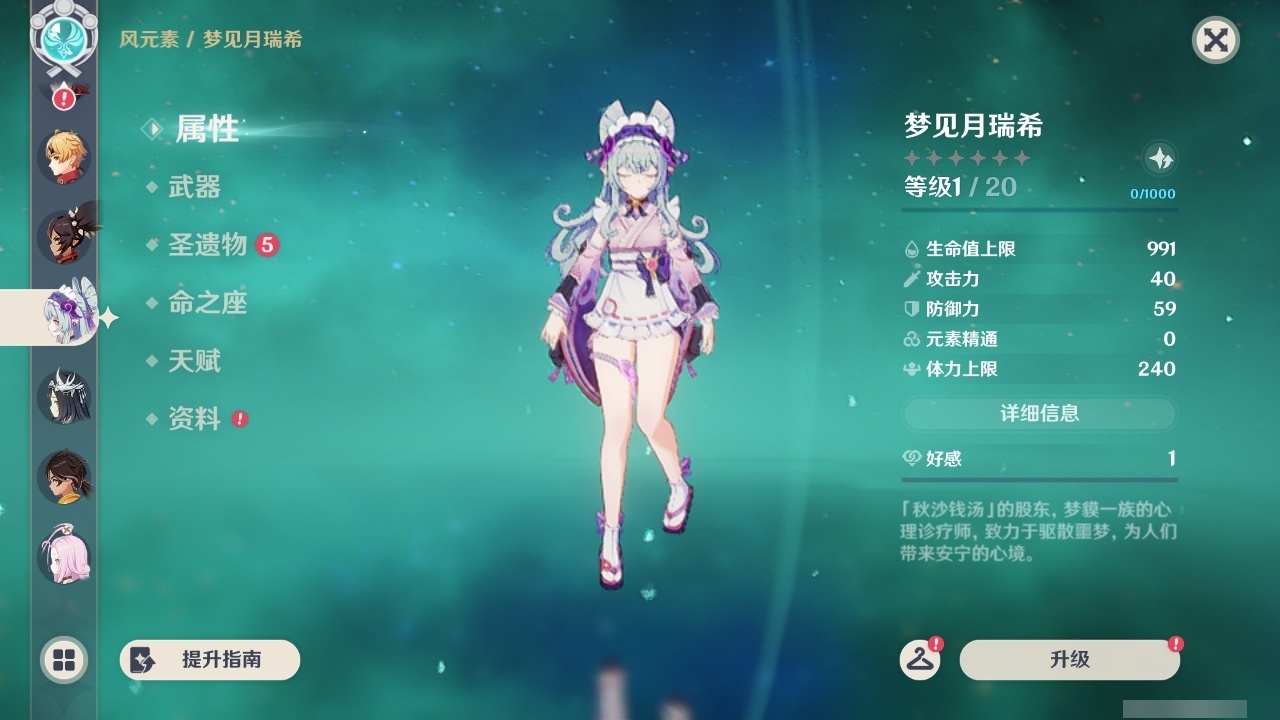Image resolution: width=1280 pixels, height=720 pixels.
Task: Select the currently highlighted 属性 section
Action: (x=207, y=130)
